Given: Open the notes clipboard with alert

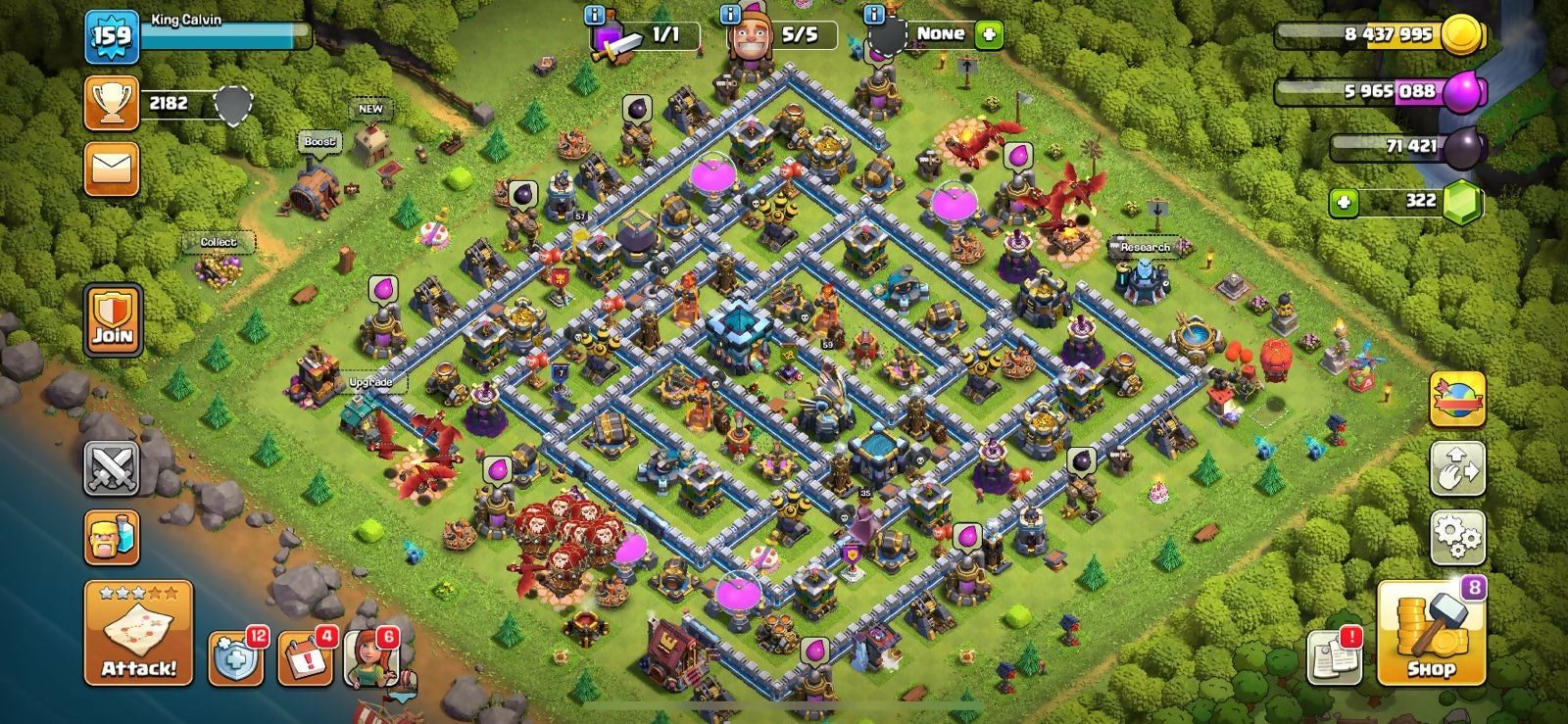Looking at the screenshot, I should (1335, 656).
